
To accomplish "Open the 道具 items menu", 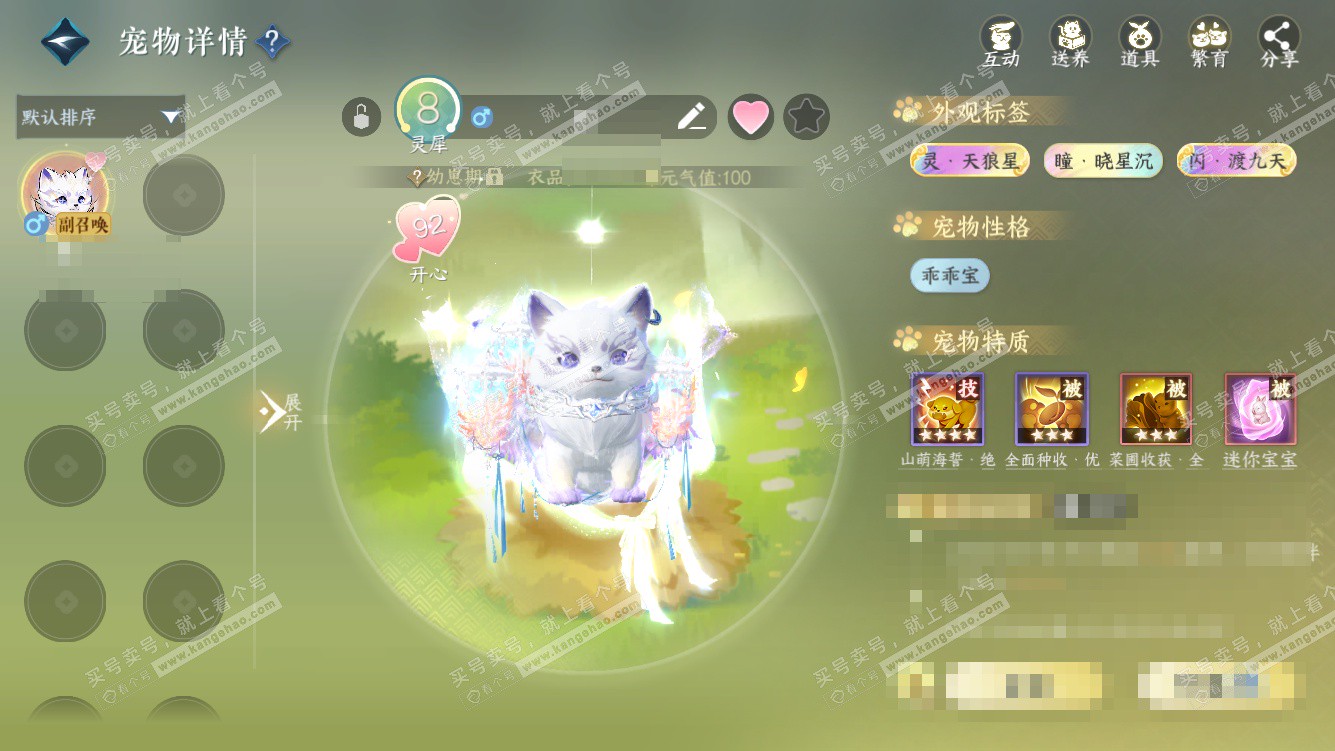I will tap(1139, 42).
